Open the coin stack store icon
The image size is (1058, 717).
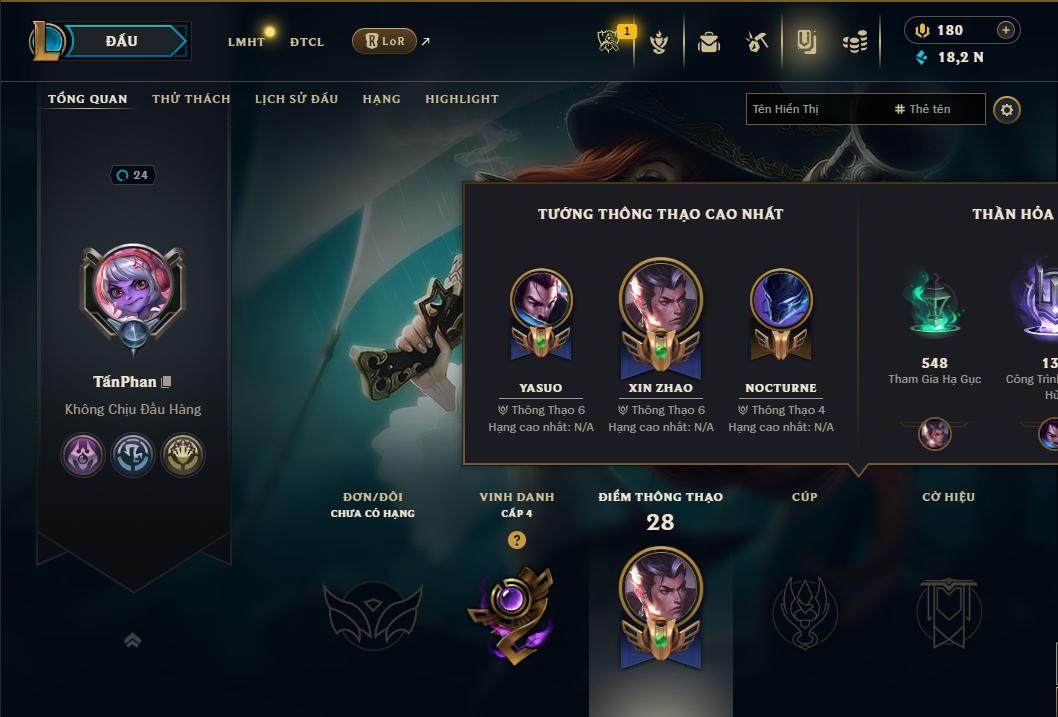point(854,42)
